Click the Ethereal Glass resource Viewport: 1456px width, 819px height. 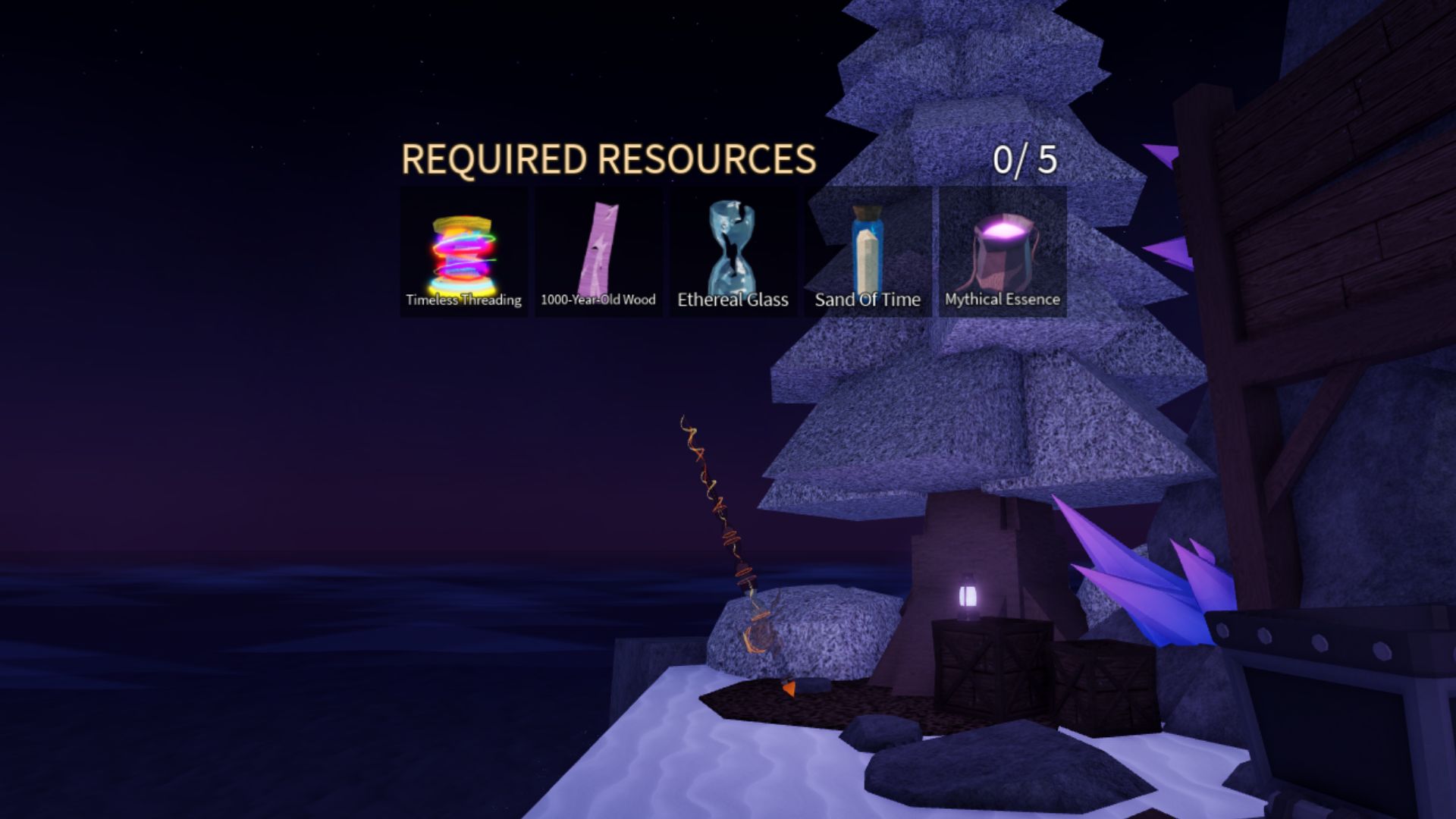pyautogui.click(x=733, y=252)
